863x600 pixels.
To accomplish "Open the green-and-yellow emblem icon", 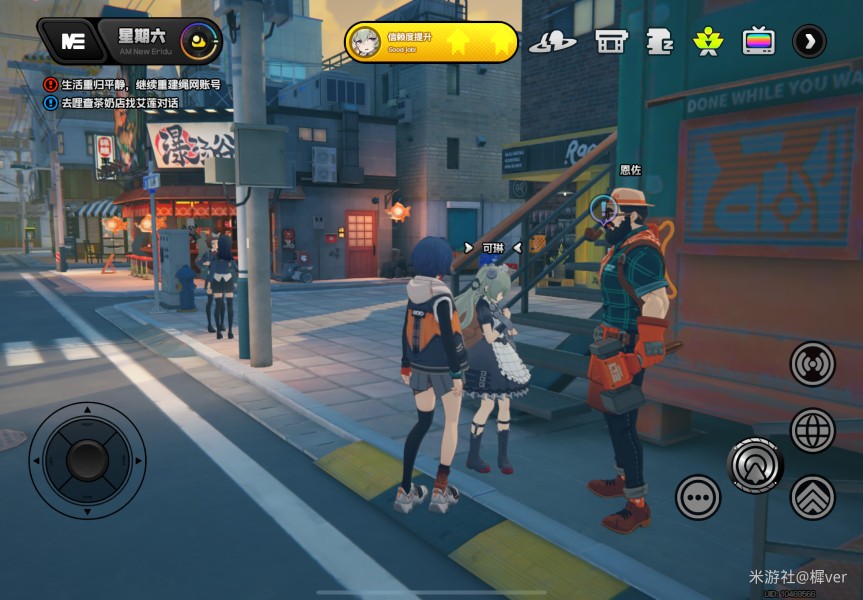I will point(708,41).
